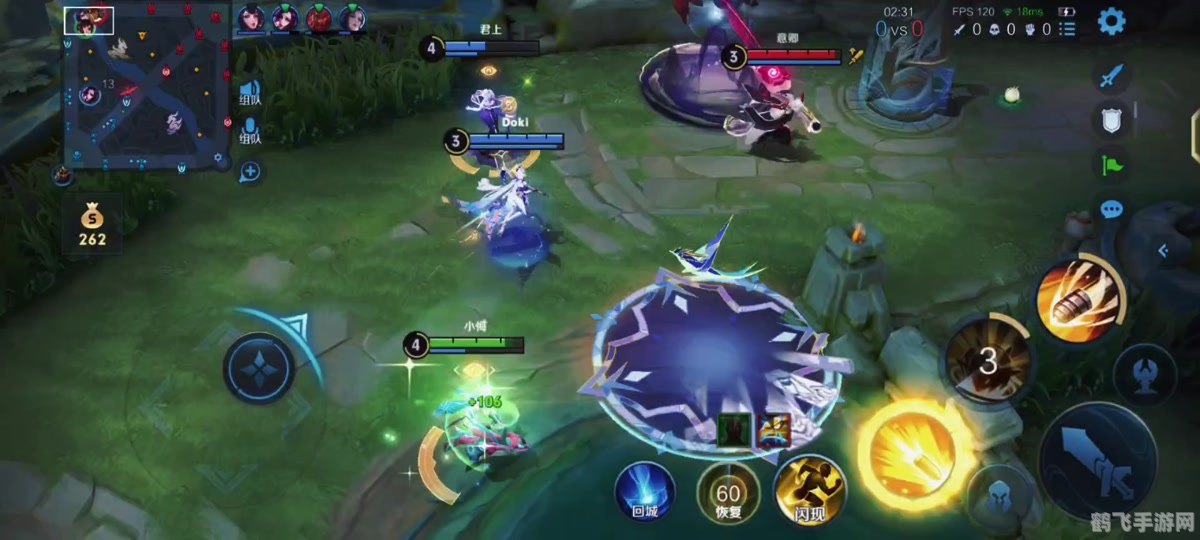Open the shop via the gold bag
Image resolution: width=1200 pixels, height=540 pixels.
point(92,222)
